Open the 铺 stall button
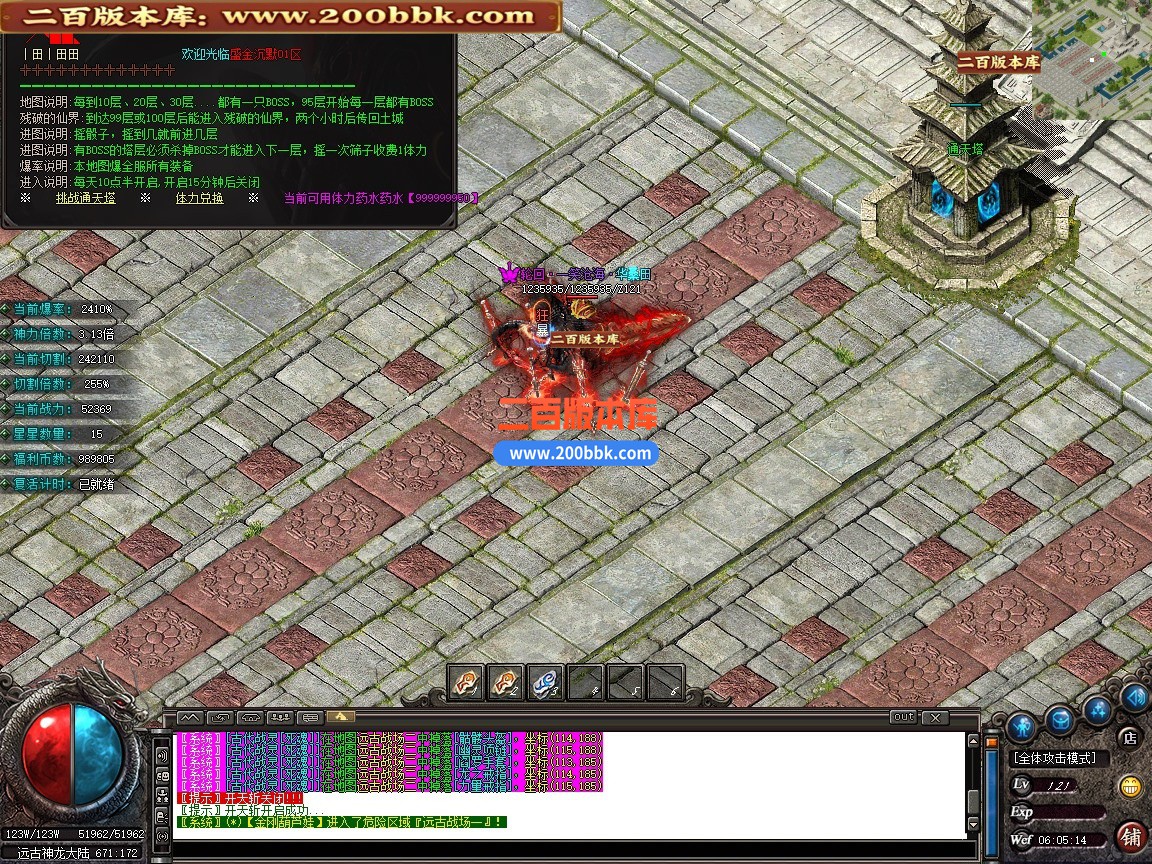 [x=1131, y=835]
